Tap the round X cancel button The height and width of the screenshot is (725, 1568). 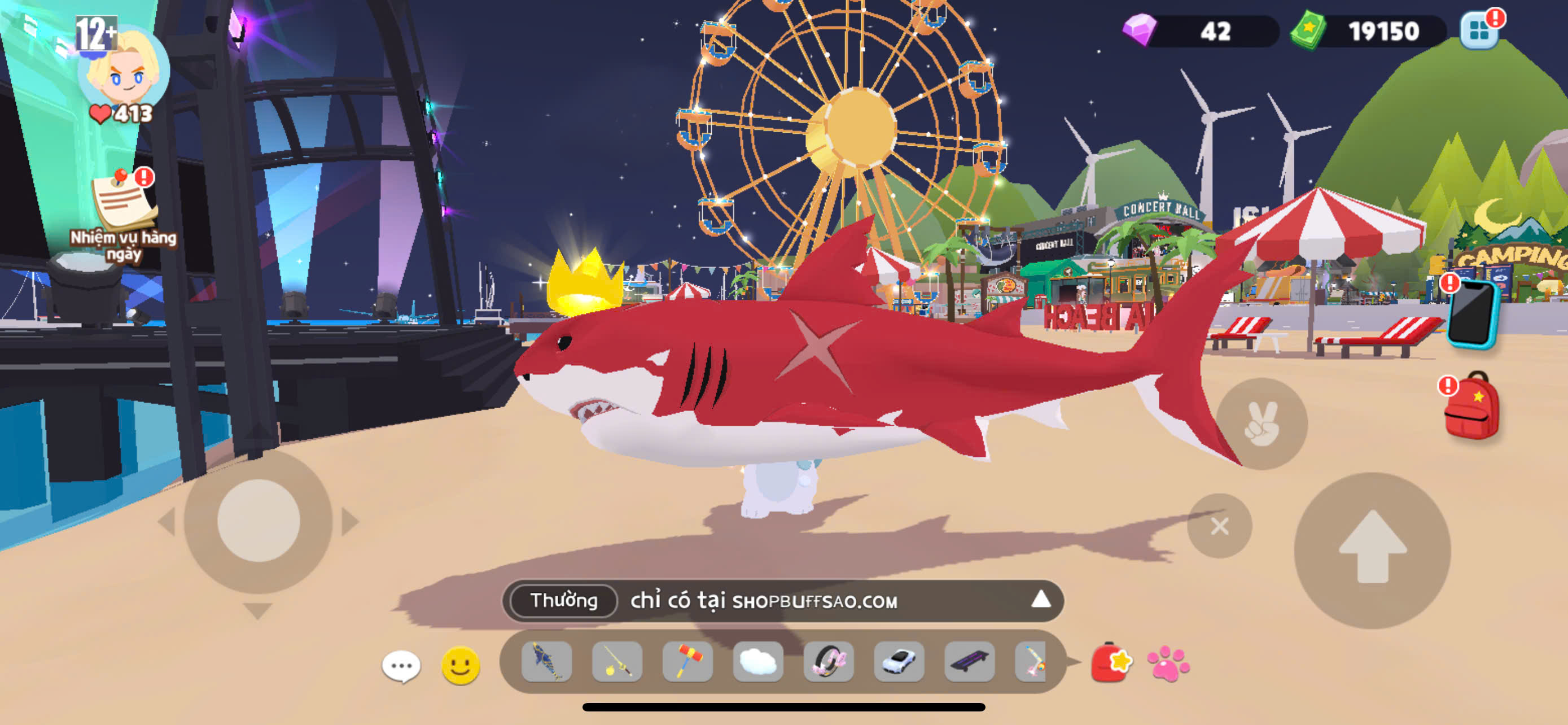tap(1219, 526)
